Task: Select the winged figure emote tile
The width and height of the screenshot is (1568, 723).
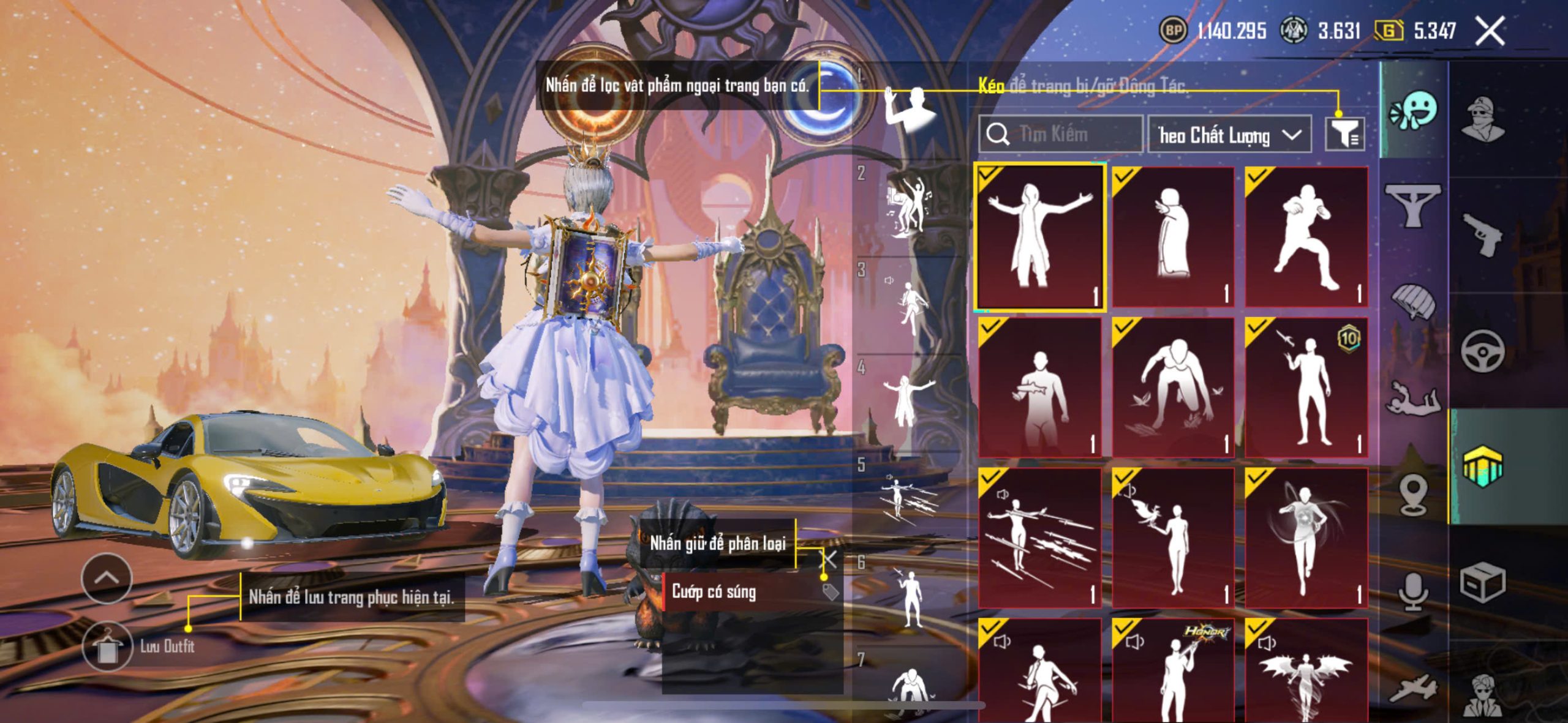Action: tap(1306, 672)
